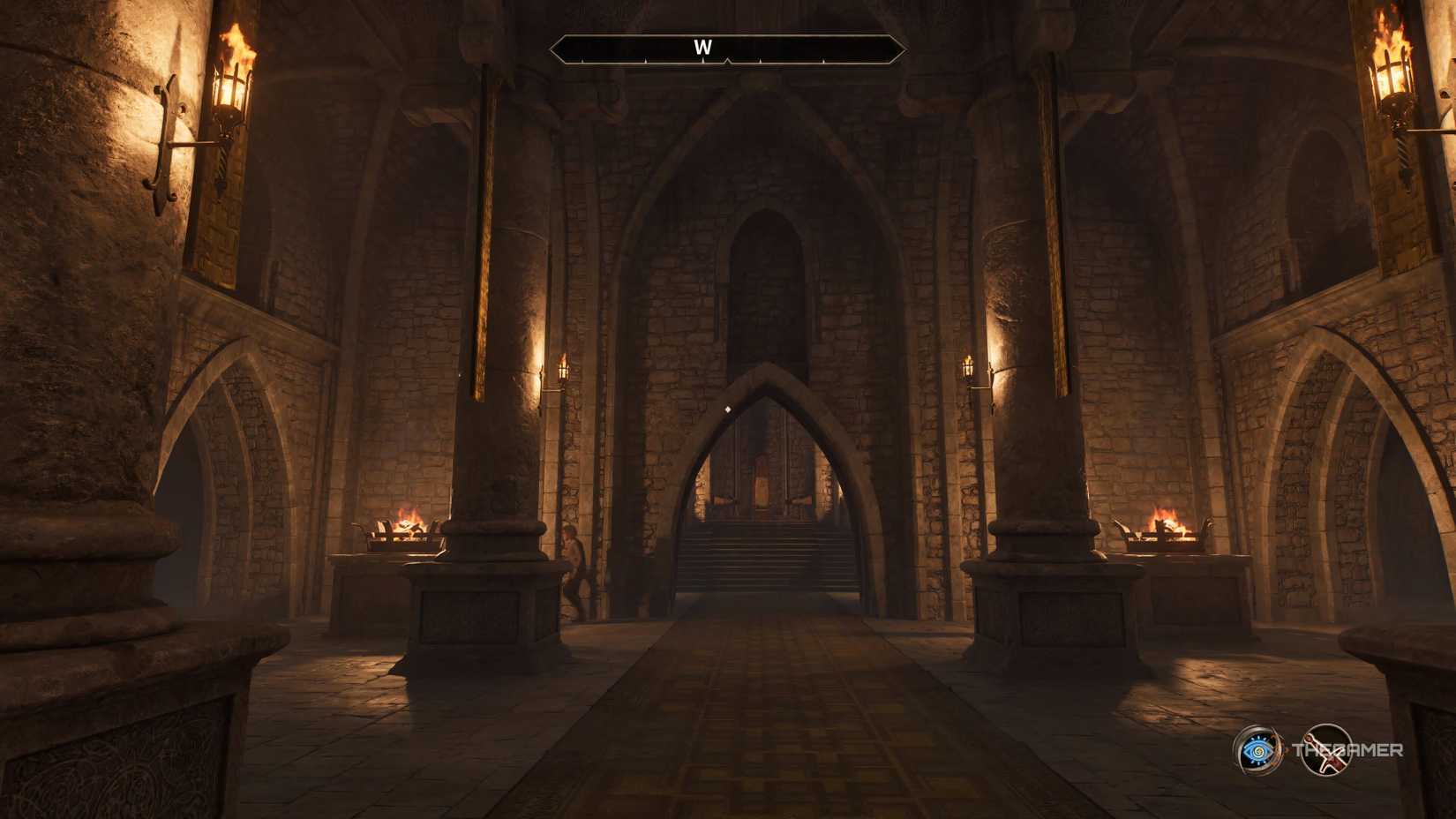Click the crossed sword combat icon

point(1328,751)
